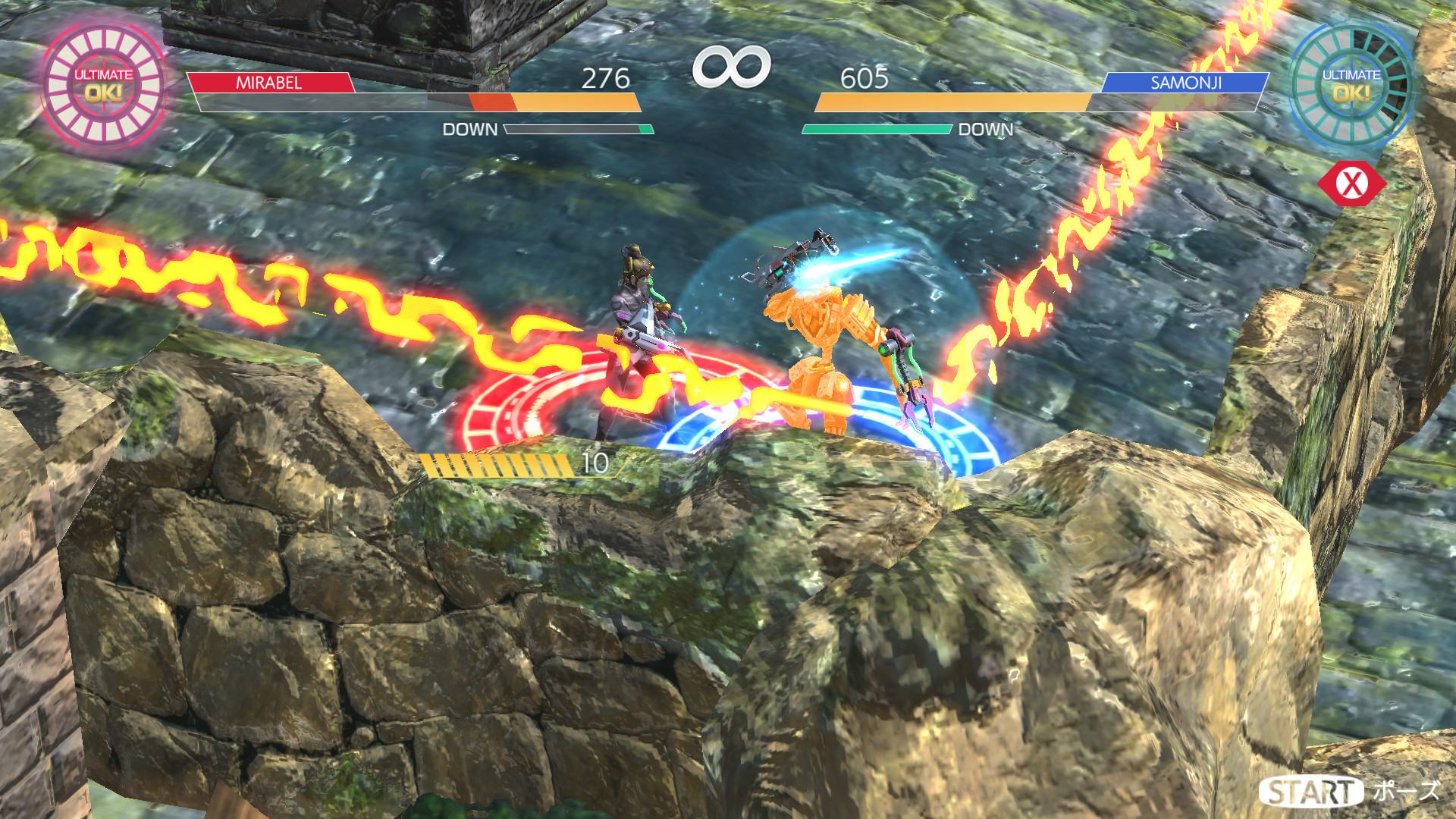The height and width of the screenshot is (819, 1456).
Task: Activate Samonji's teal Ultimate OK gauge
Action: (x=1351, y=83)
